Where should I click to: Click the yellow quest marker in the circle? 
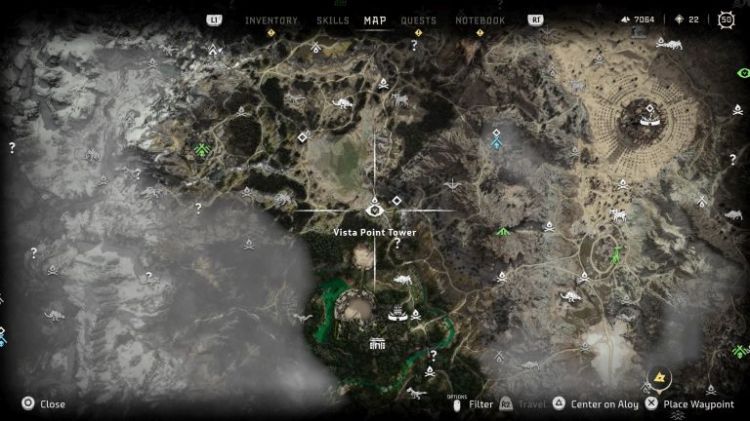[x=659, y=379]
